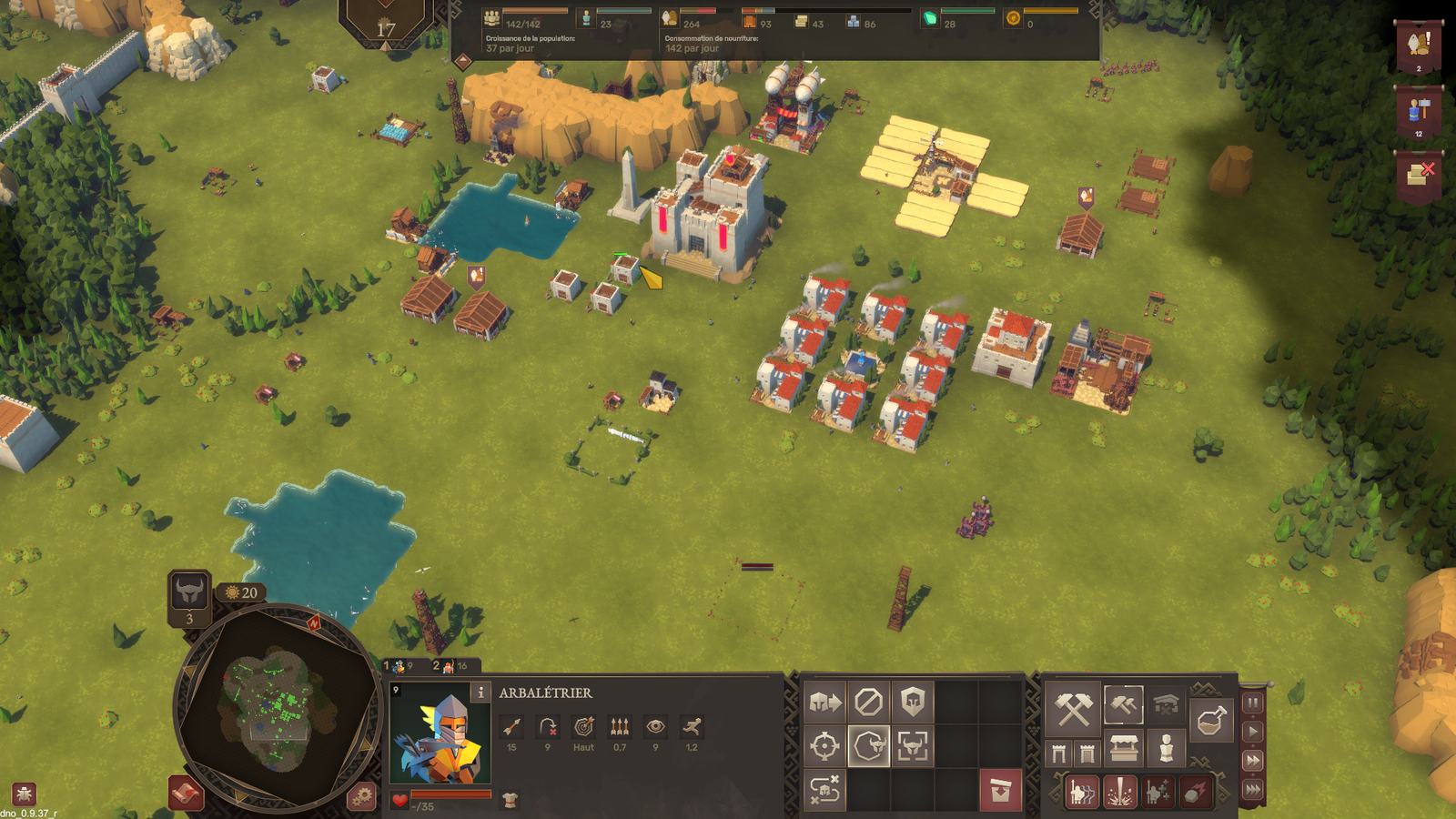Open the food shortage alert banner
This screenshot has height=819, width=1456.
point(1418,47)
